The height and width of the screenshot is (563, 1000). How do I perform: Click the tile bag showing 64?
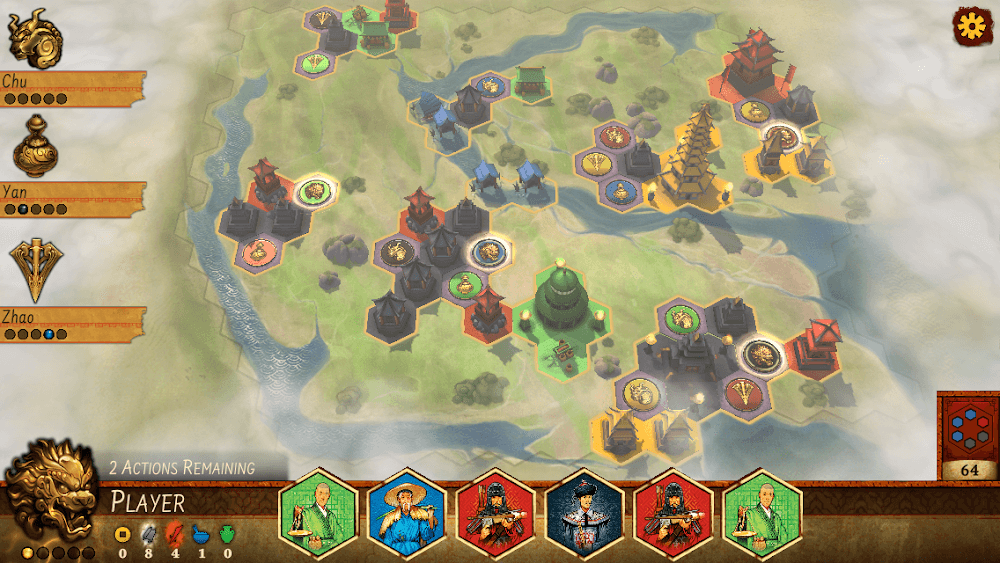click(967, 437)
